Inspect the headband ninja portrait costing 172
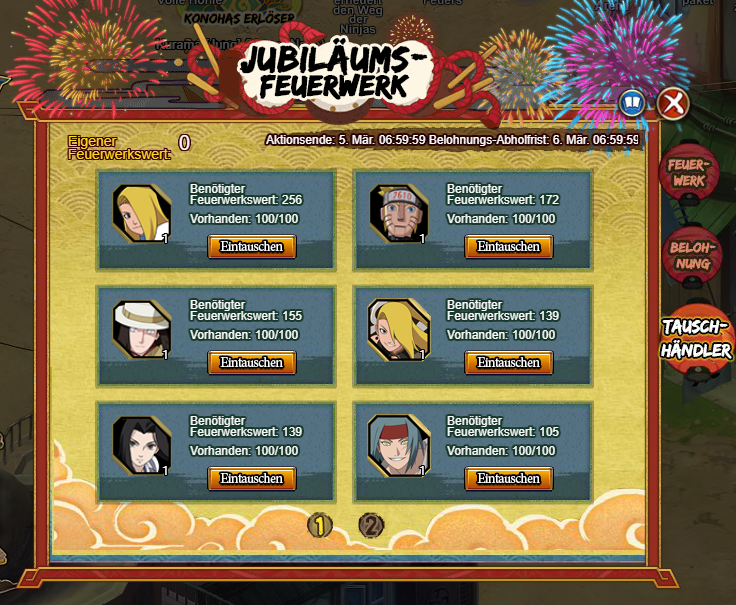The width and height of the screenshot is (736, 605). click(x=398, y=213)
